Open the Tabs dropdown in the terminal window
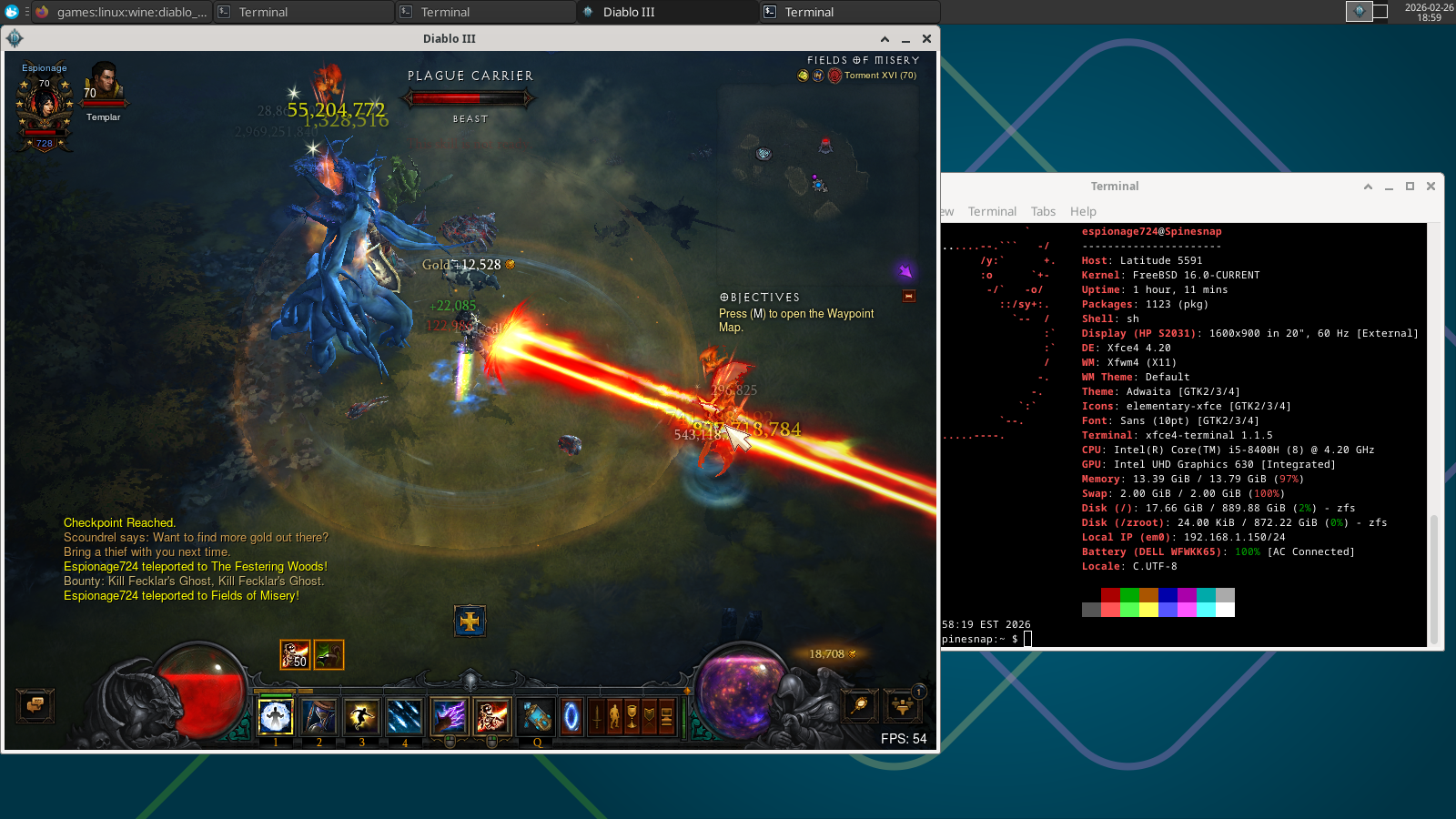The image size is (1456, 819). (1043, 211)
